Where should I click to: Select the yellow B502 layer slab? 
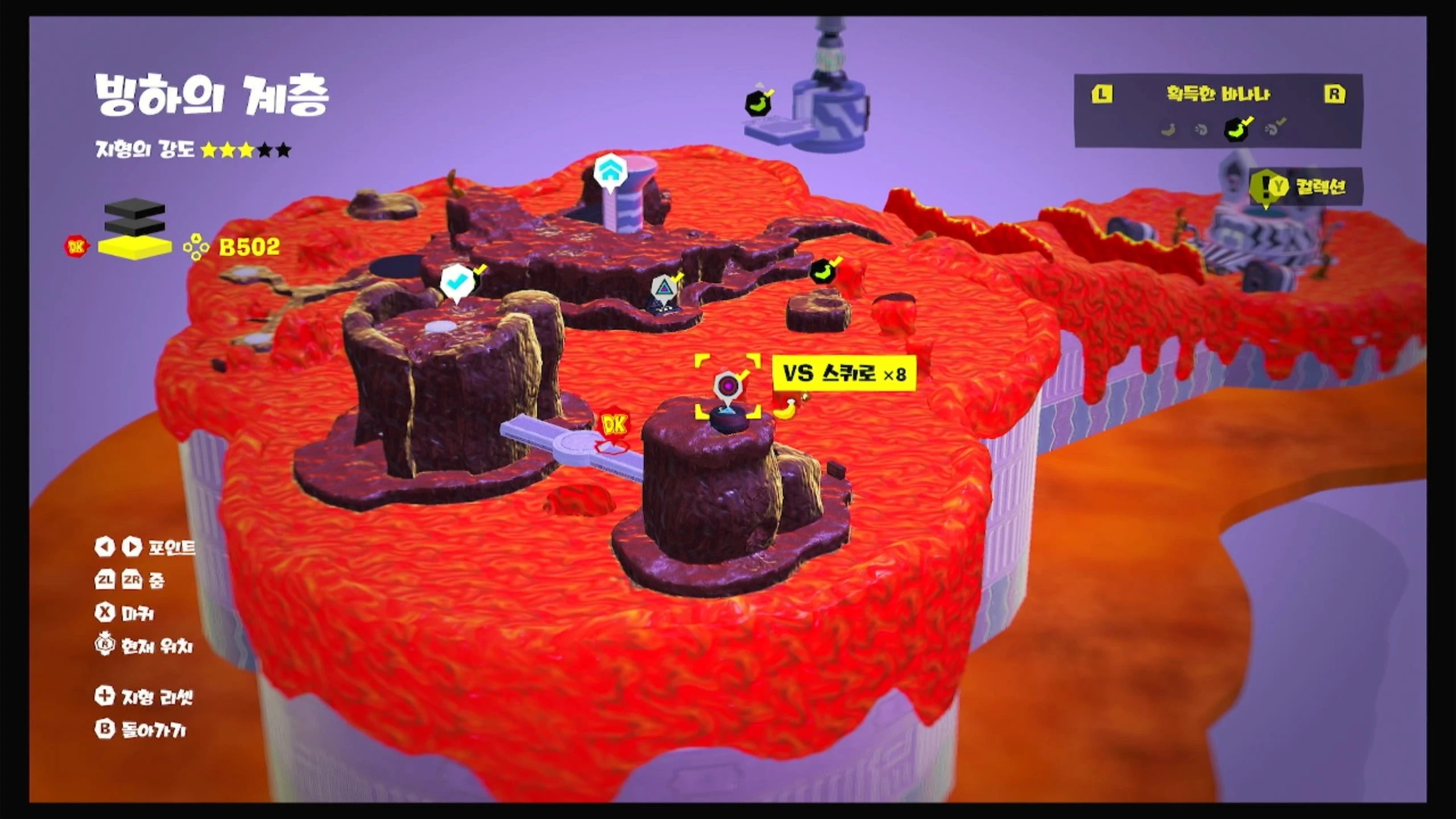[x=135, y=247]
